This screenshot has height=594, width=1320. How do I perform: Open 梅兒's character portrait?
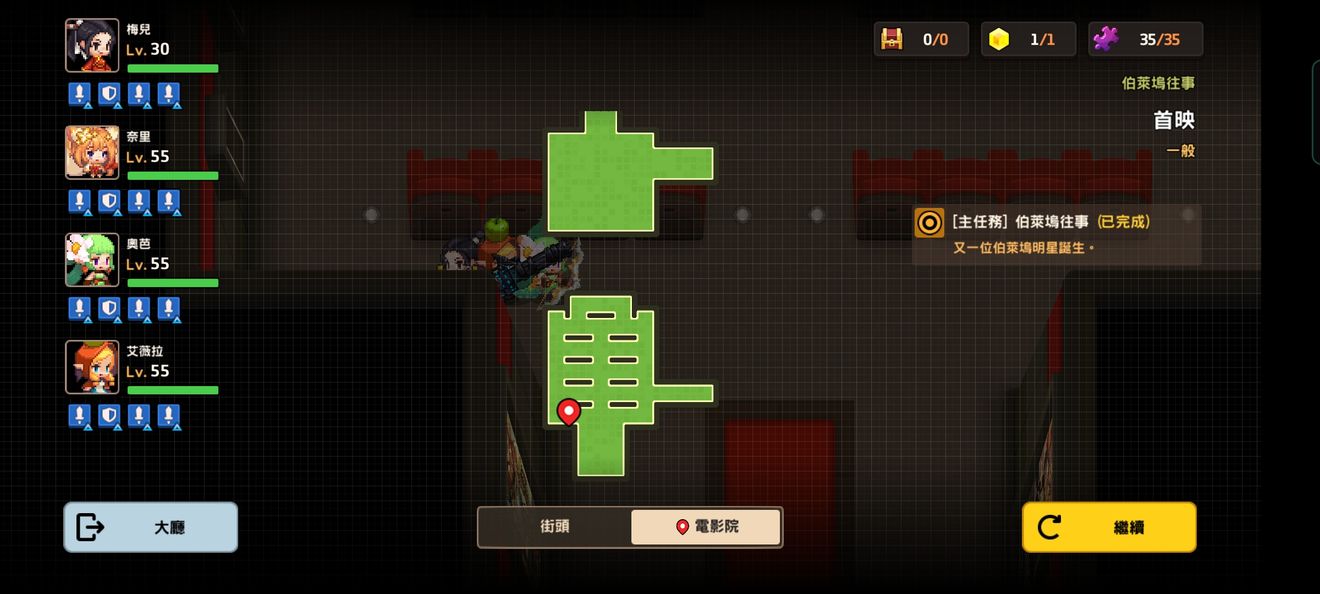click(x=92, y=46)
